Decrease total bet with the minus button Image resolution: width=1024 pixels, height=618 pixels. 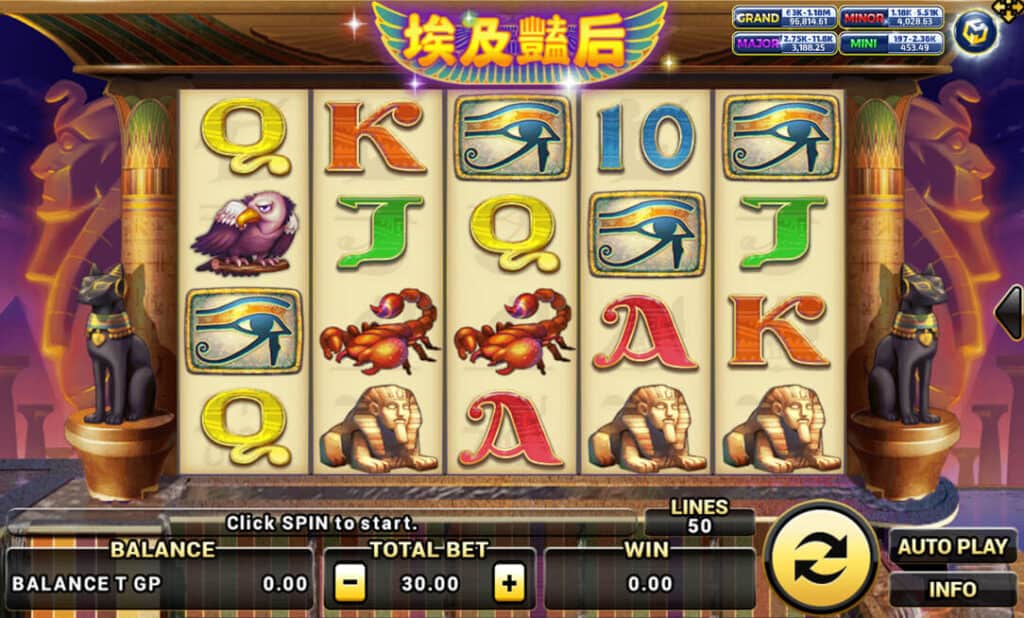(349, 583)
